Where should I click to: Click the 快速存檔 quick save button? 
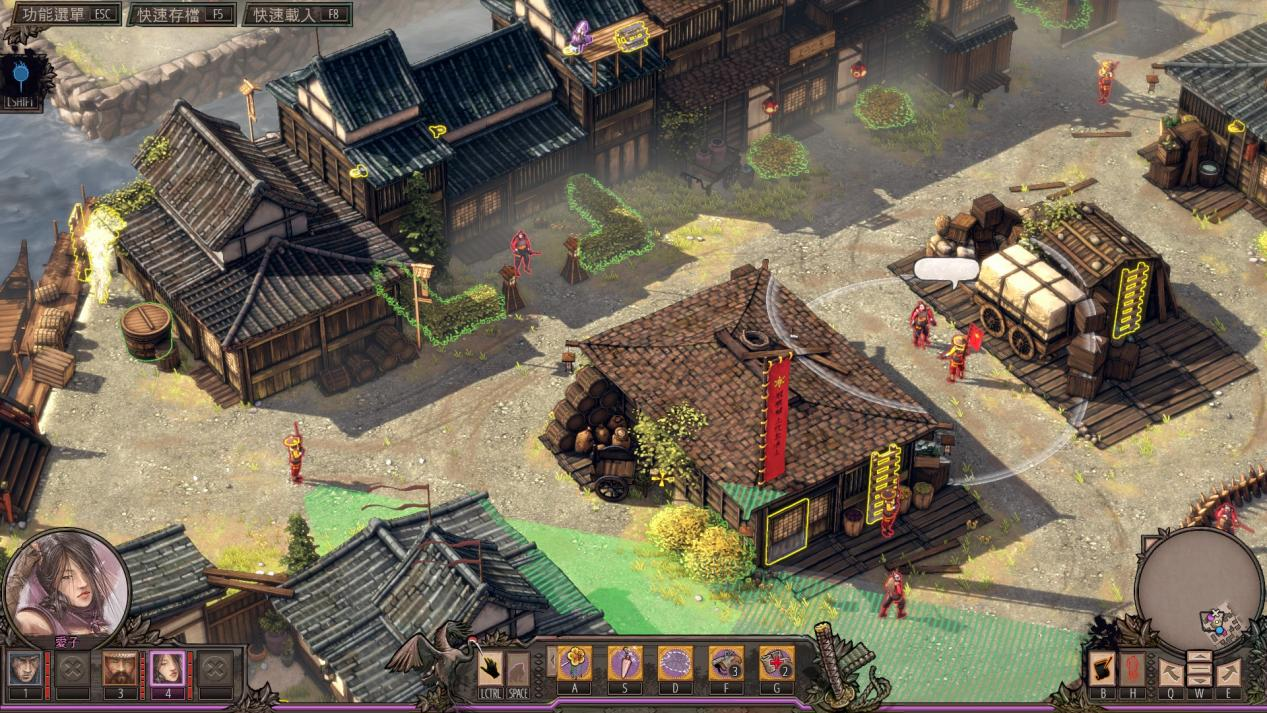pos(182,14)
